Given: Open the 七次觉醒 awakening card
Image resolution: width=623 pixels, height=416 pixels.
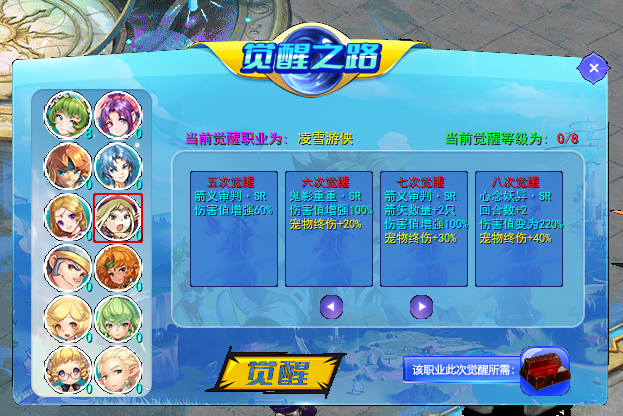Looking at the screenshot, I should 423,228.
